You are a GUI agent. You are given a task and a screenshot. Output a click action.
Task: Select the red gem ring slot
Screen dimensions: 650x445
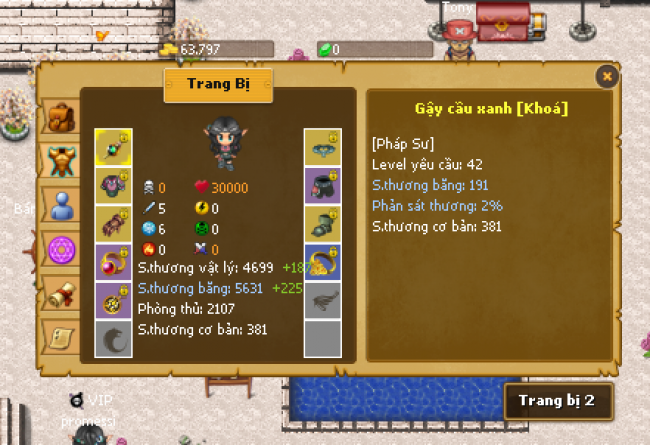click(x=113, y=262)
